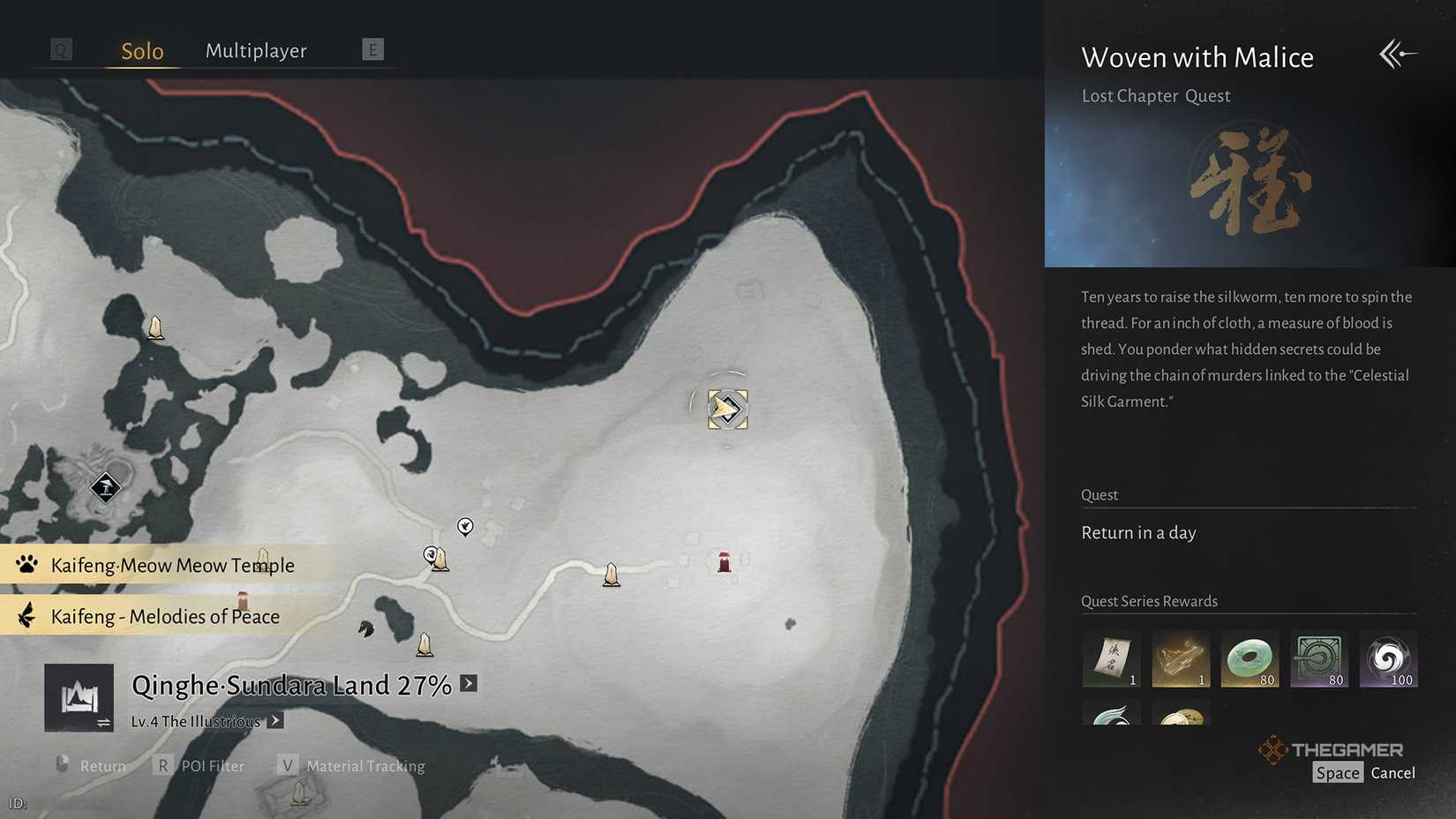Click the black diamond marker on the left map
This screenshot has width=1456, height=819.
point(105,487)
